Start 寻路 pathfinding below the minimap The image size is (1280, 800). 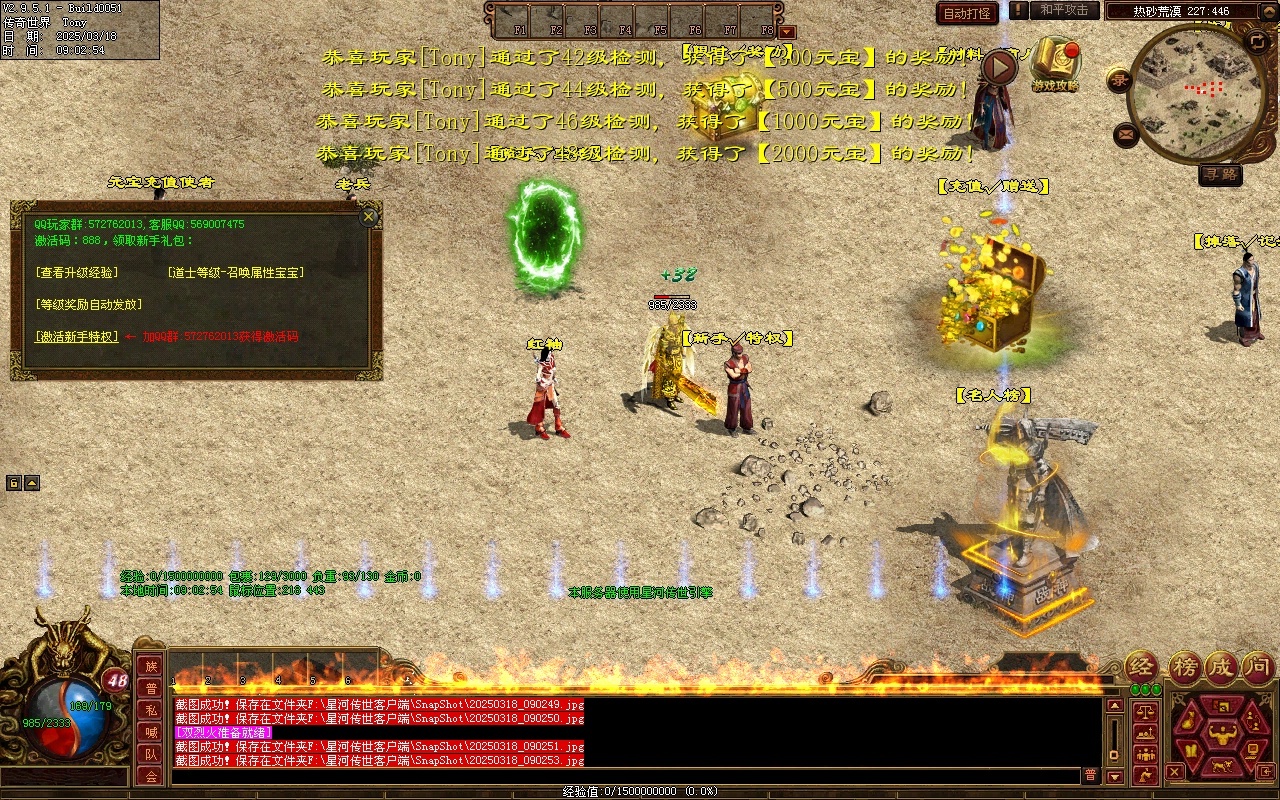1220,175
